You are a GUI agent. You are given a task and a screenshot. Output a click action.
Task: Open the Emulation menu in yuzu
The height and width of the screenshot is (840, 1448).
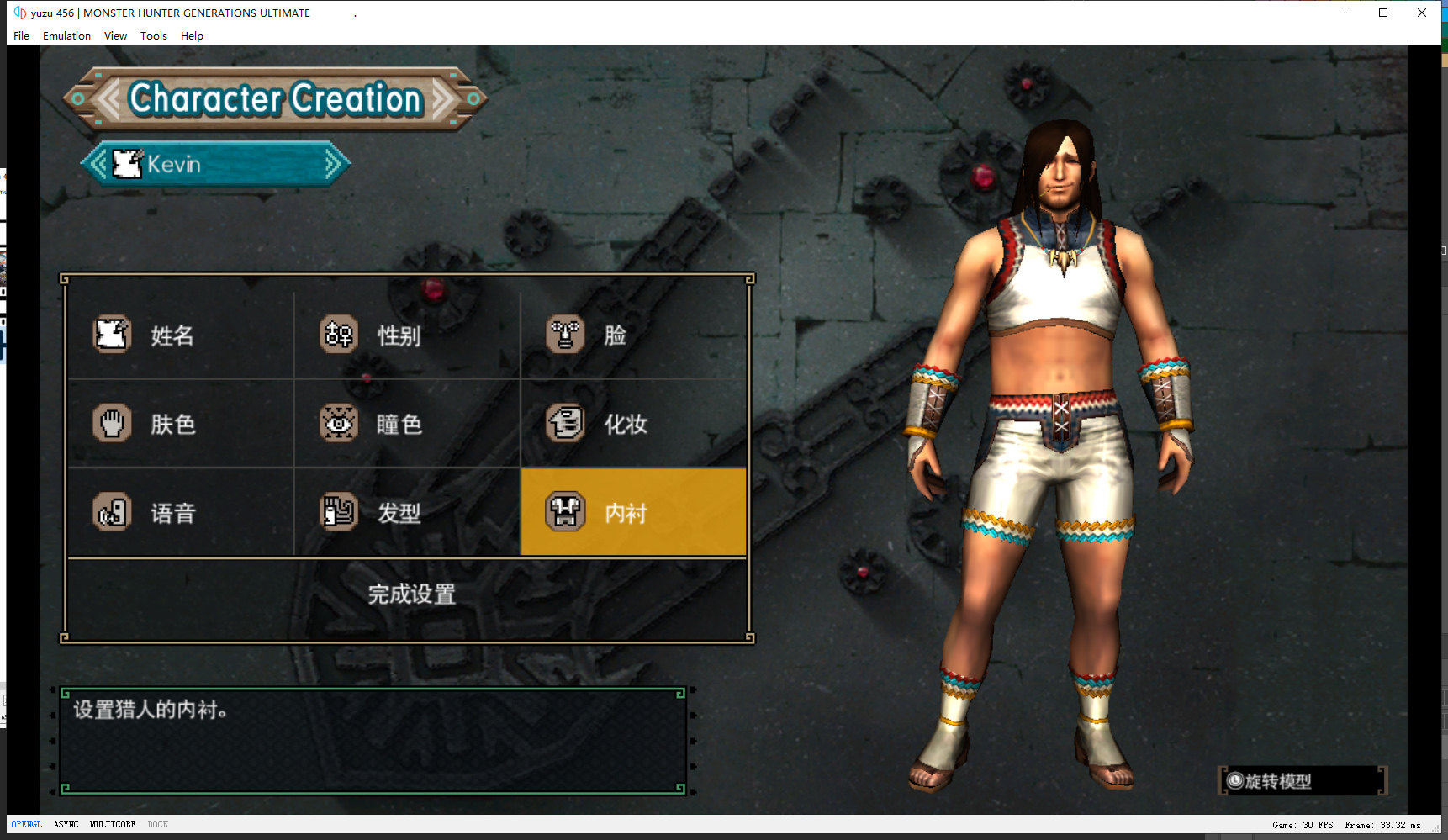point(66,36)
